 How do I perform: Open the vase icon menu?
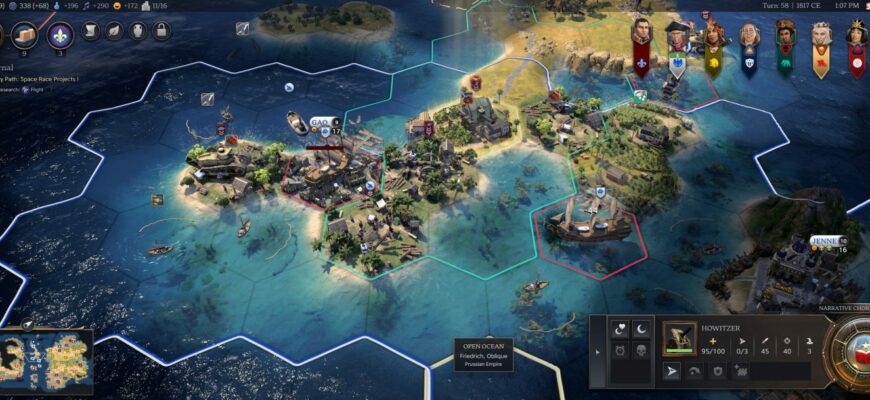tap(137, 31)
